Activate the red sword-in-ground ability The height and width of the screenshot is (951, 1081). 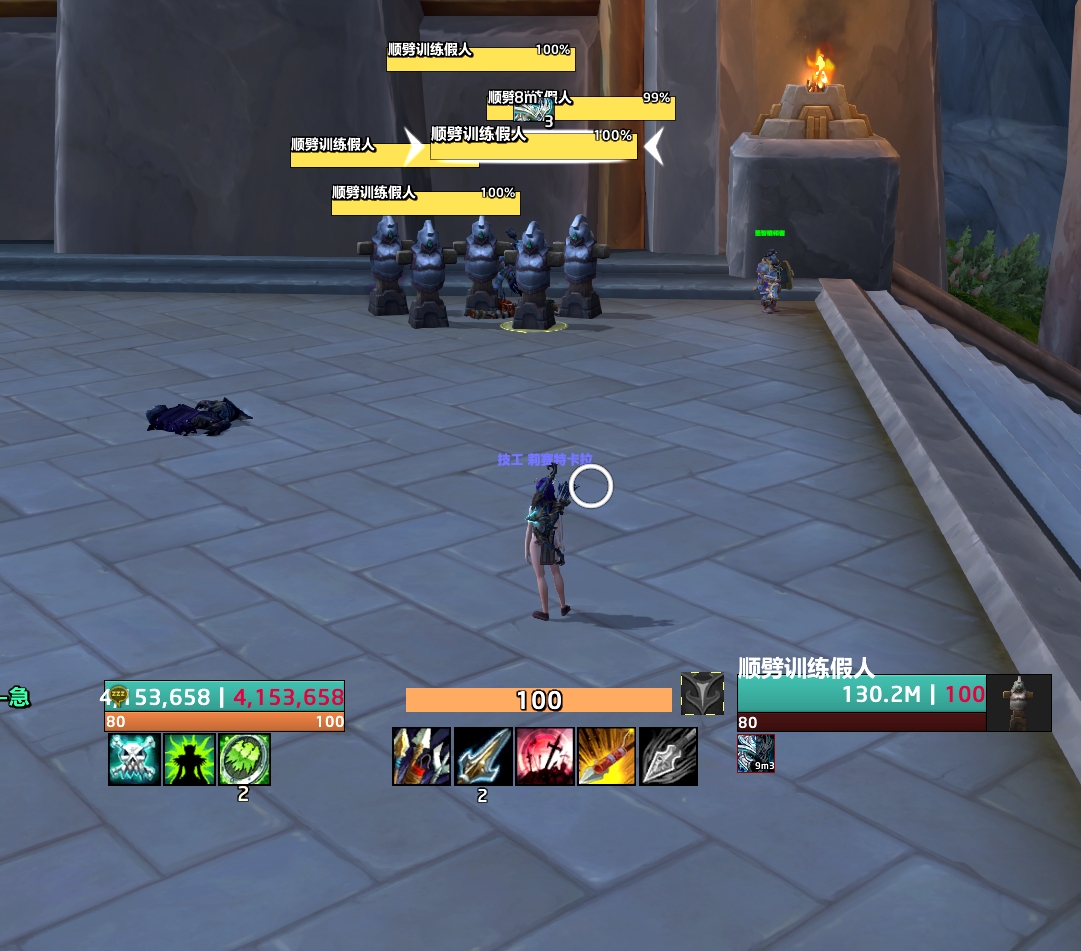[x=545, y=756]
